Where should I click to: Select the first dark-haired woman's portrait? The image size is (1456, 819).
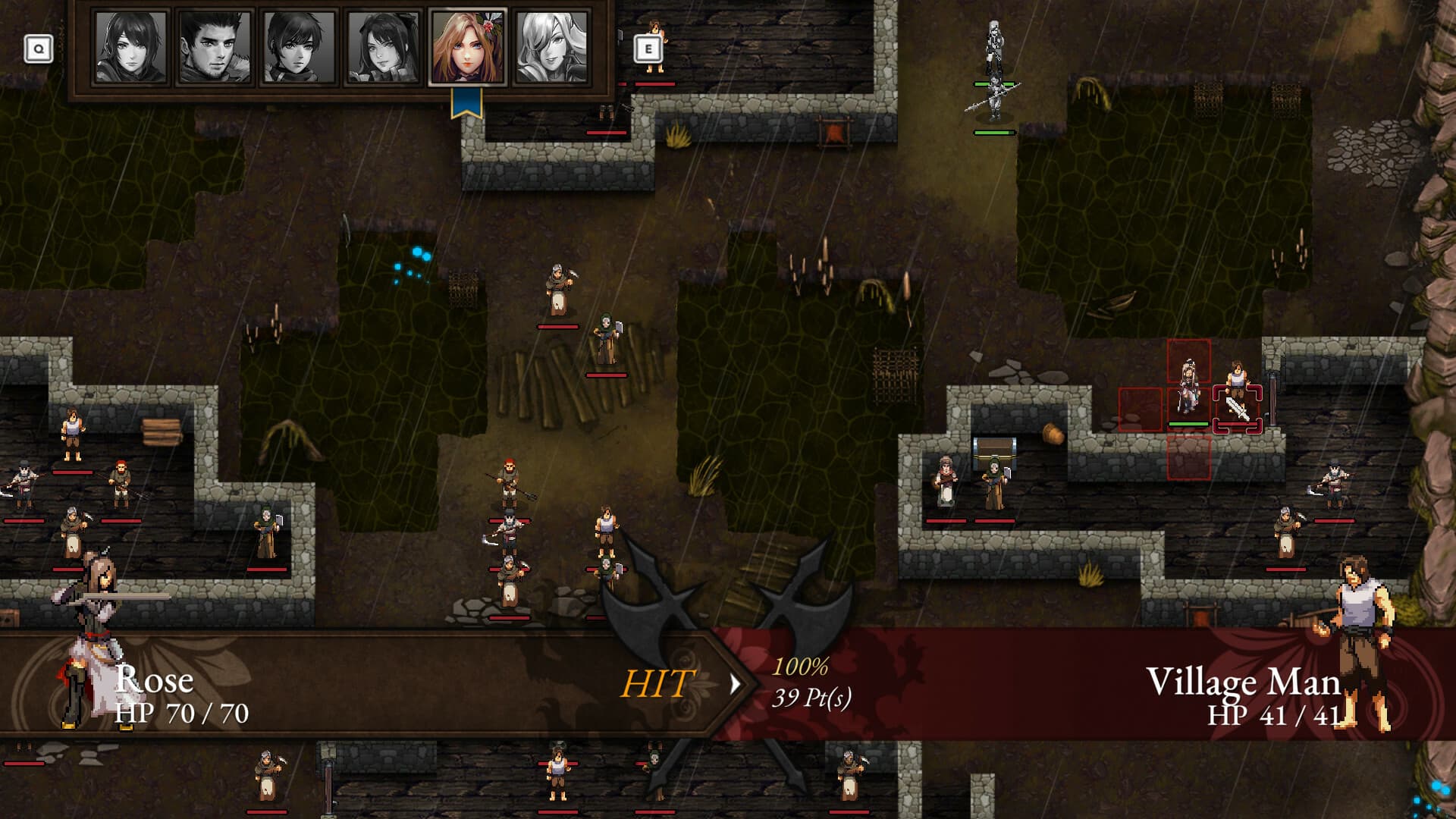click(x=133, y=48)
